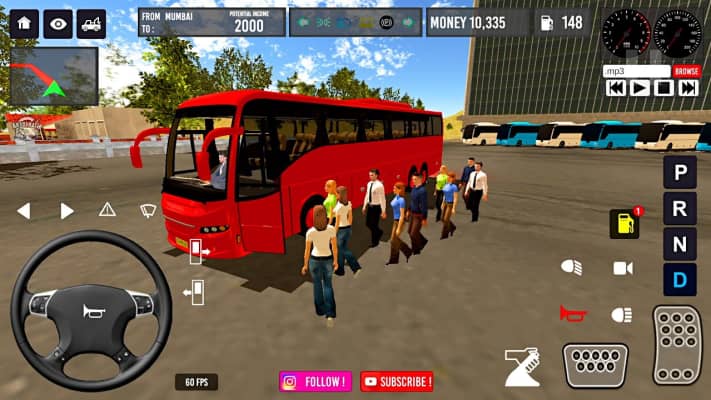Open the home menu icon
The image size is (711, 400).
pyautogui.click(x=24, y=23)
